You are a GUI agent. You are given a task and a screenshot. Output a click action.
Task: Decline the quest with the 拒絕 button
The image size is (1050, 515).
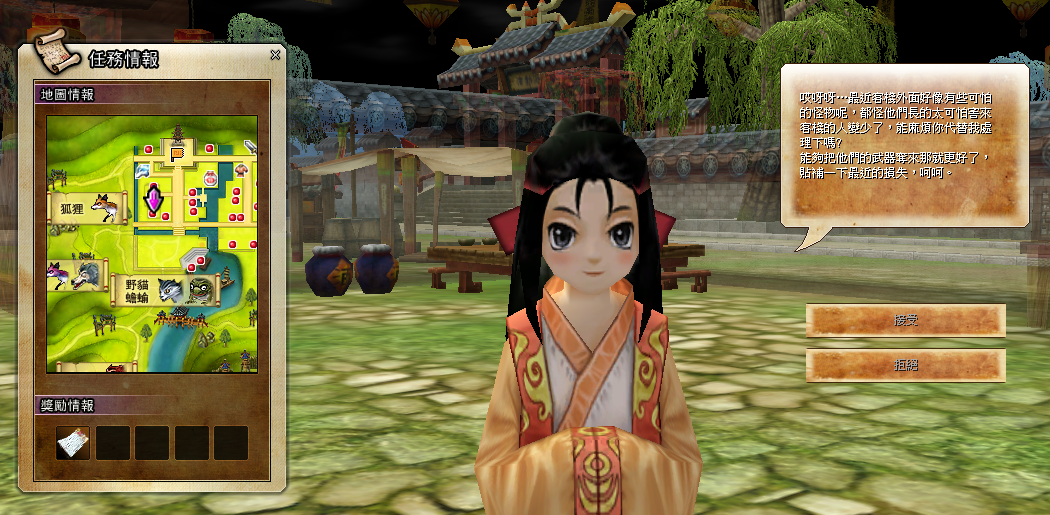[905, 365]
